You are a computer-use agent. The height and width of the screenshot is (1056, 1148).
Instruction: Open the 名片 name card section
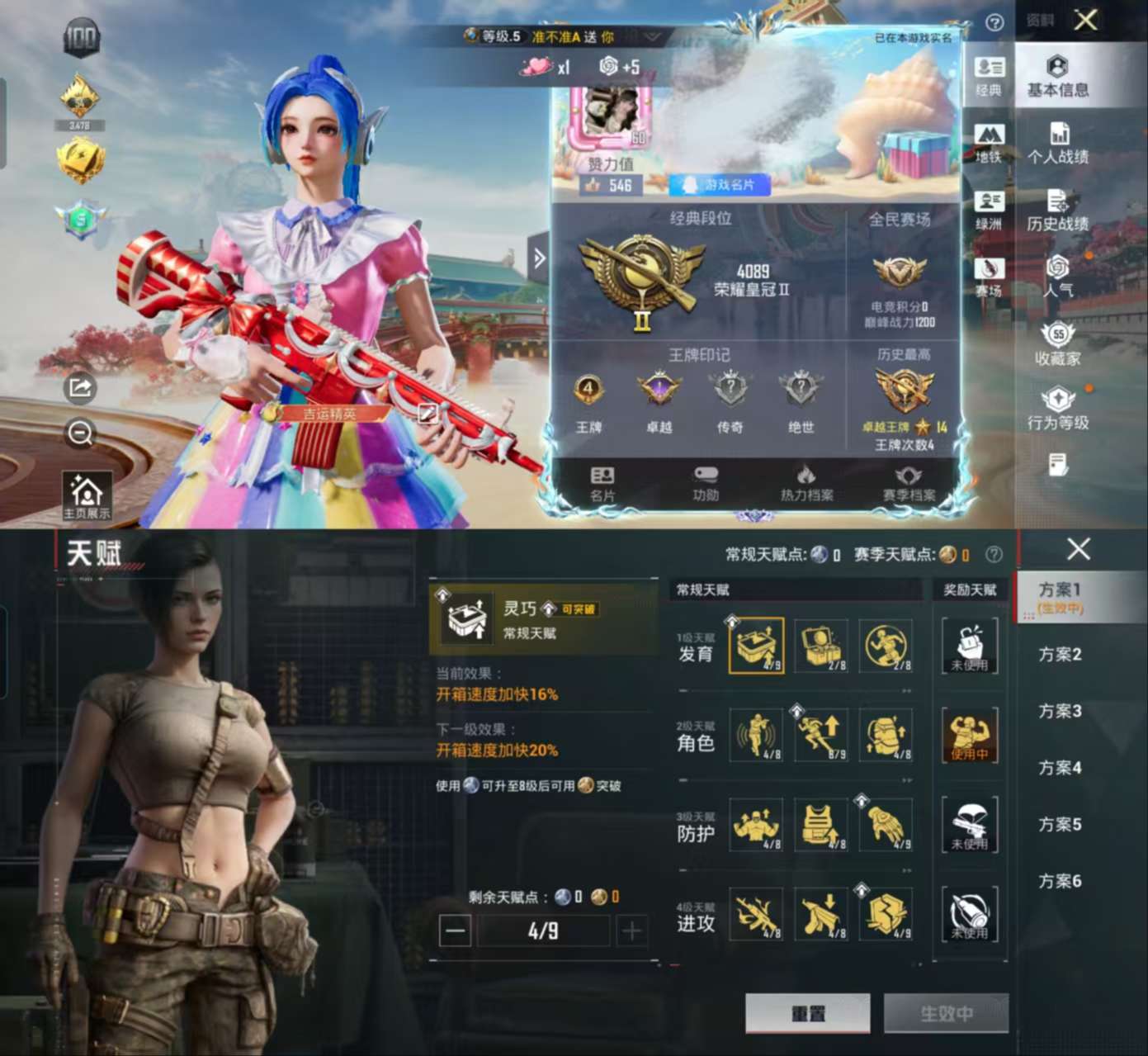coord(602,484)
